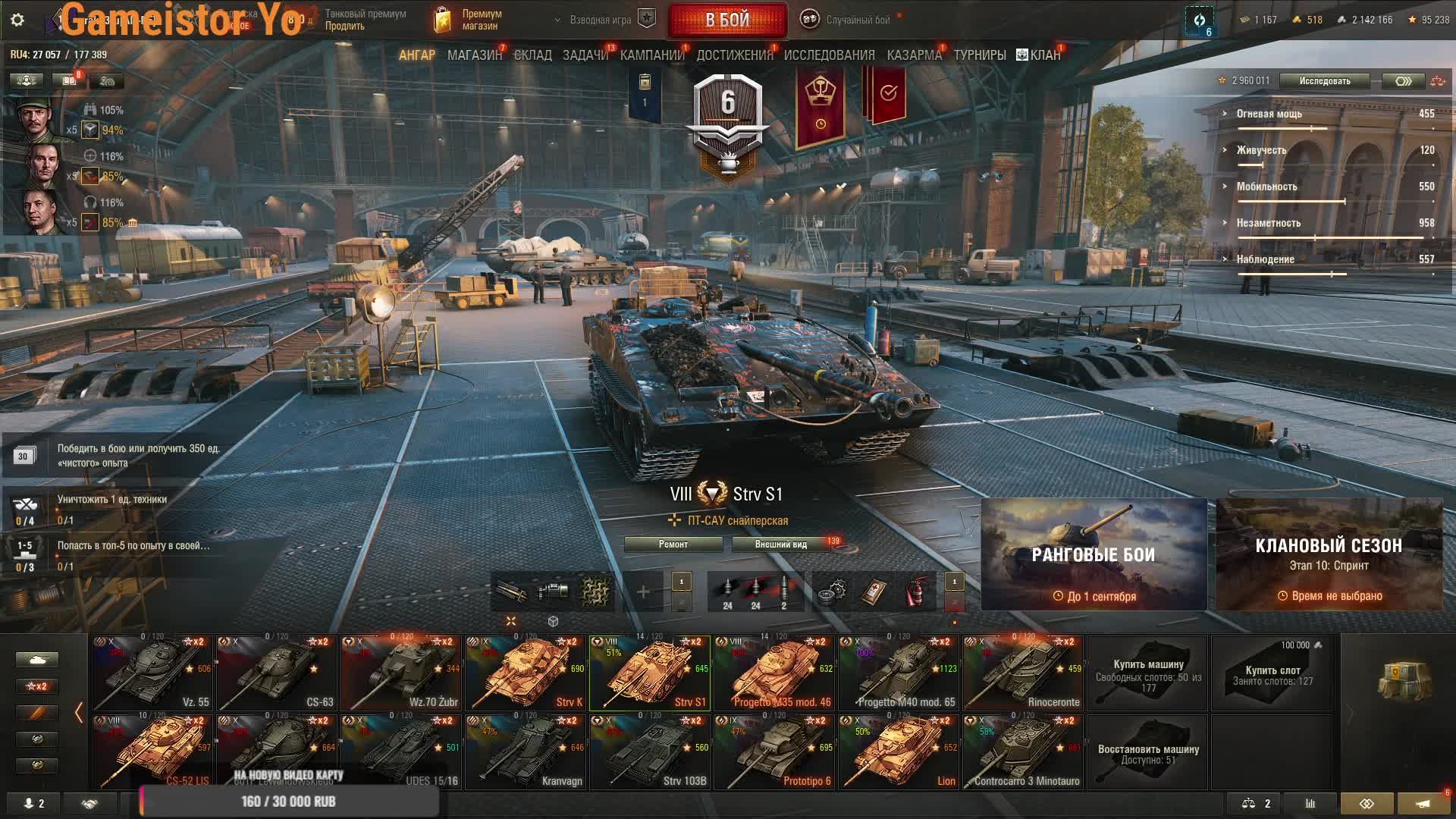Switch to the МАГАЗИН tab
The height and width of the screenshot is (819, 1456).
474,55
